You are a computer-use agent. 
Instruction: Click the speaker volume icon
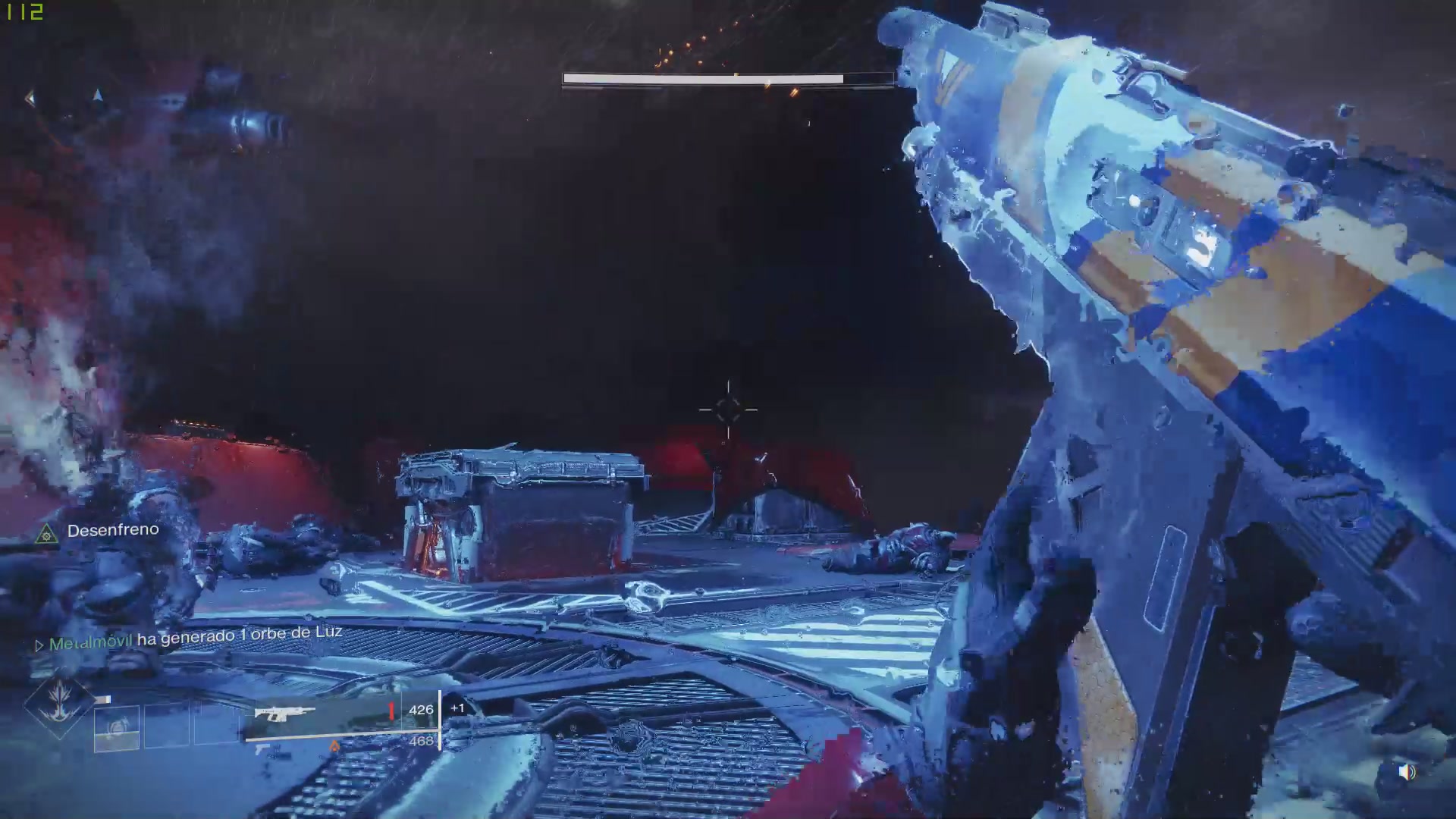(1407, 772)
